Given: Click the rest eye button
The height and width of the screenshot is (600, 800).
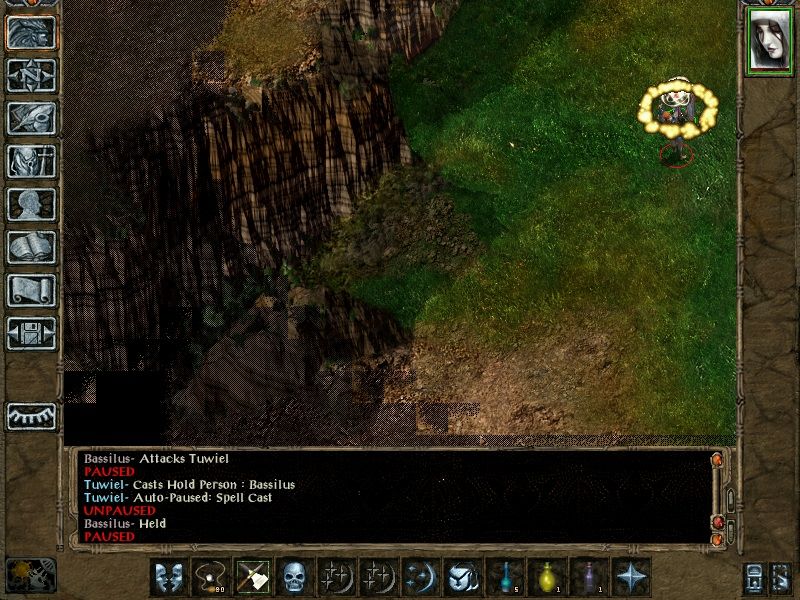Looking at the screenshot, I should (31, 416).
